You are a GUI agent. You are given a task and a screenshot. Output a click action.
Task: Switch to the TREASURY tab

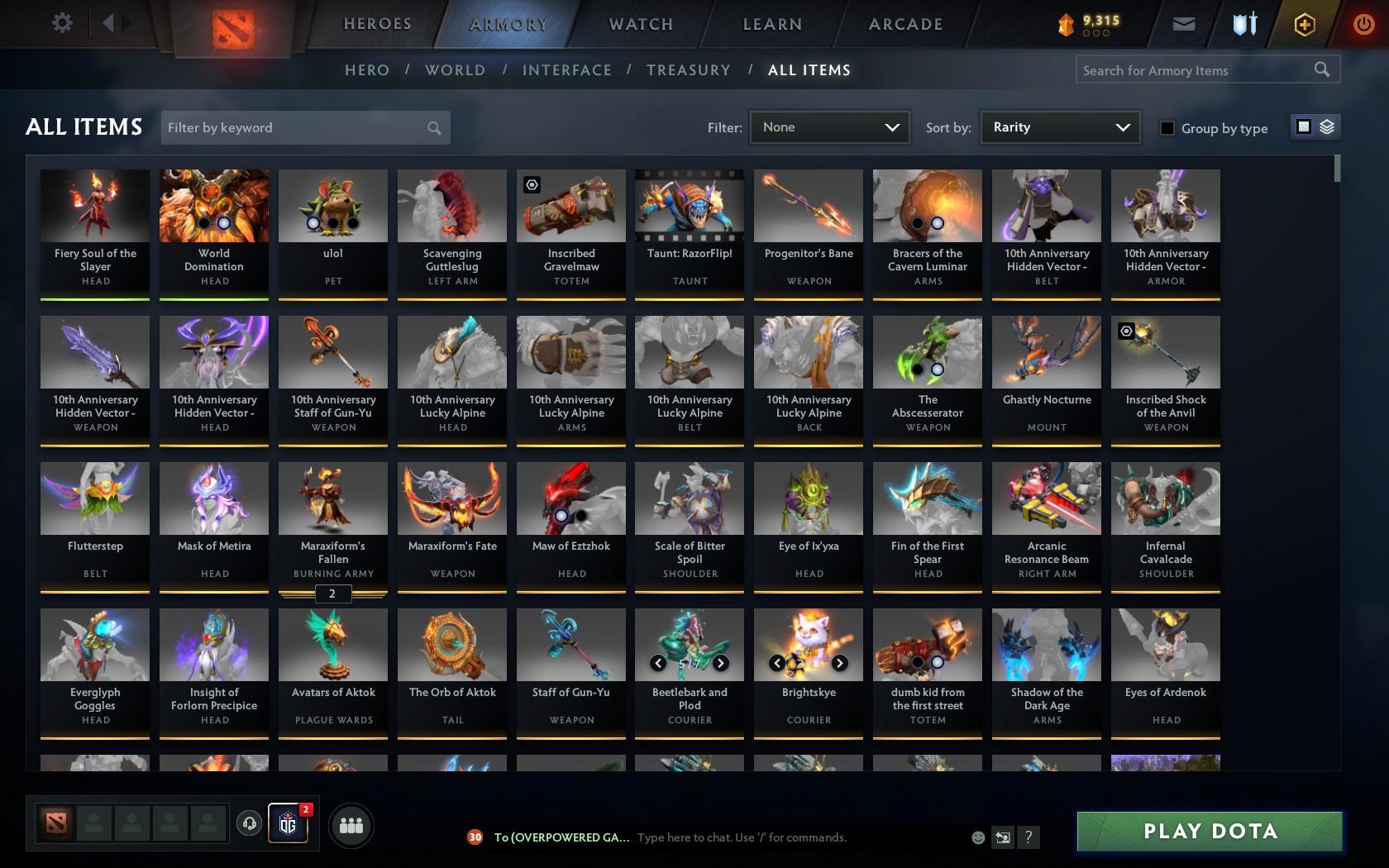click(x=689, y=70)
